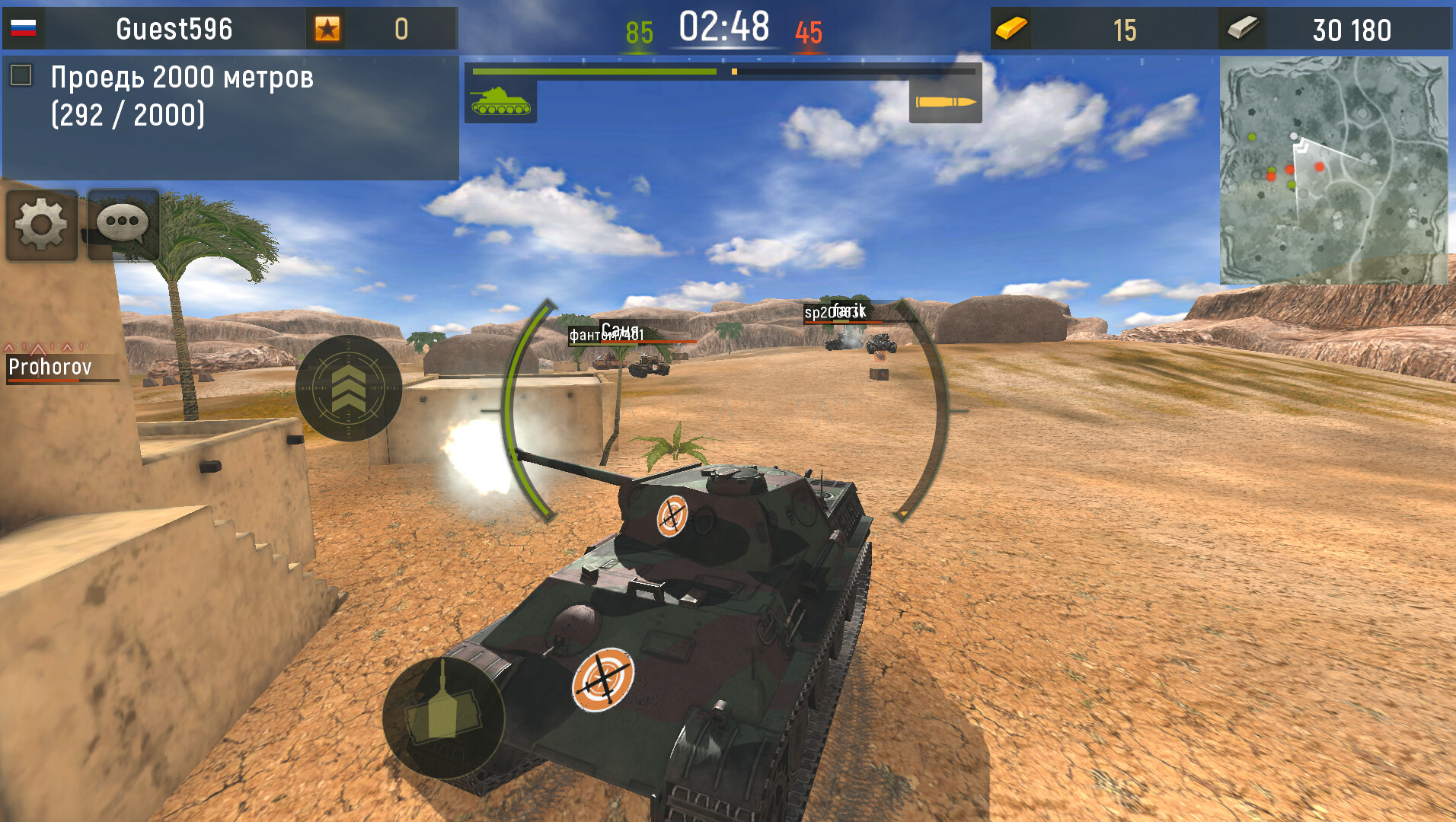This screenshot has width=1456, height=822.
Task: Toggle the mission checkbox for Проедь 2000 метров
Action: tap(21, 74)
